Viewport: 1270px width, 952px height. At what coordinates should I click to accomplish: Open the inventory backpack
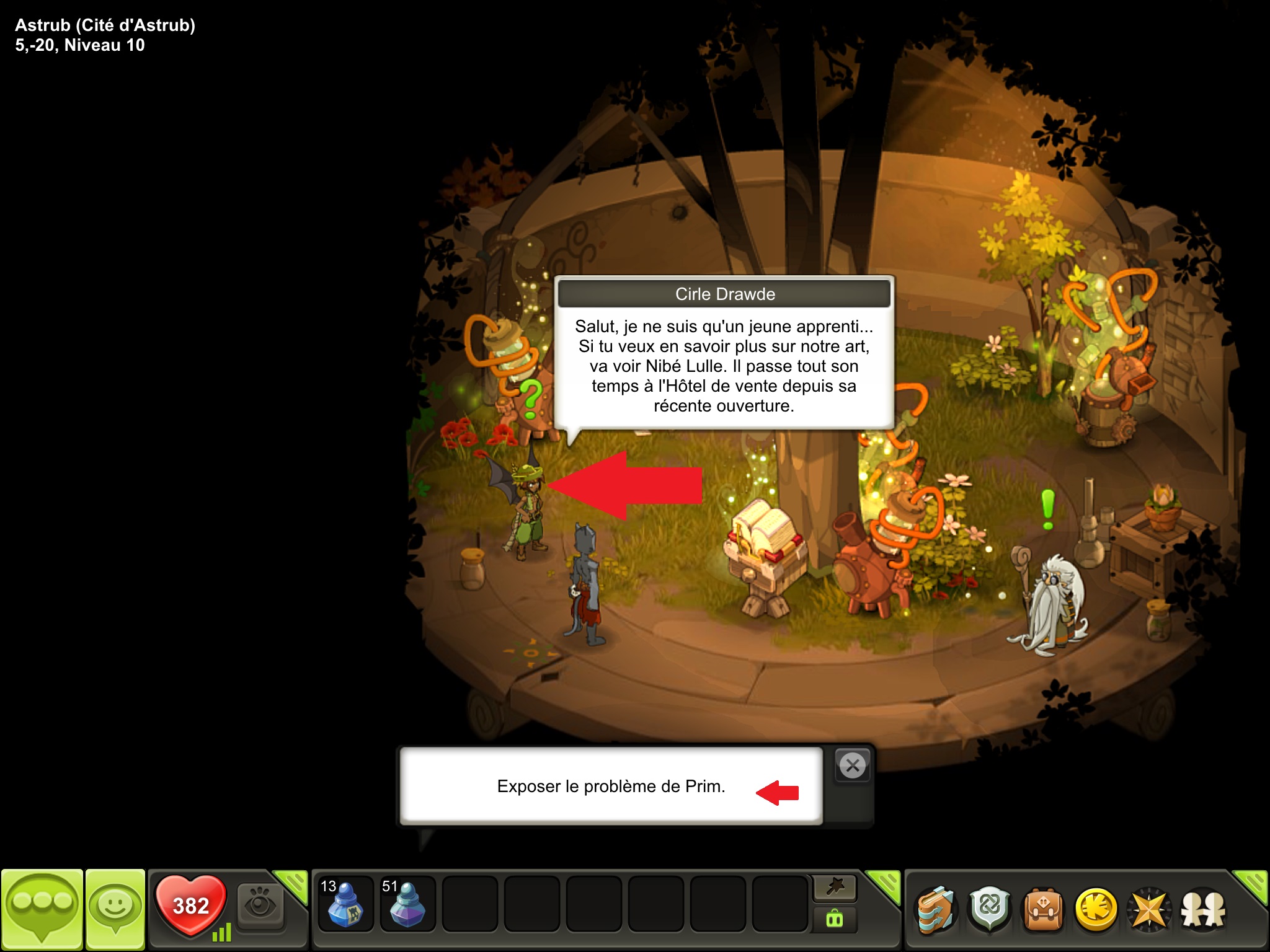pos(1043,910)
